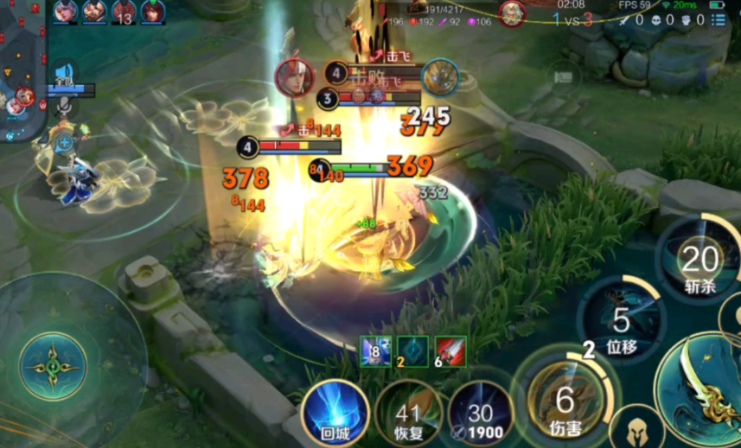The width and height of the screenshot is (741, 448).
Task: Open the quick signal flag button
Action: click(565, 76)
